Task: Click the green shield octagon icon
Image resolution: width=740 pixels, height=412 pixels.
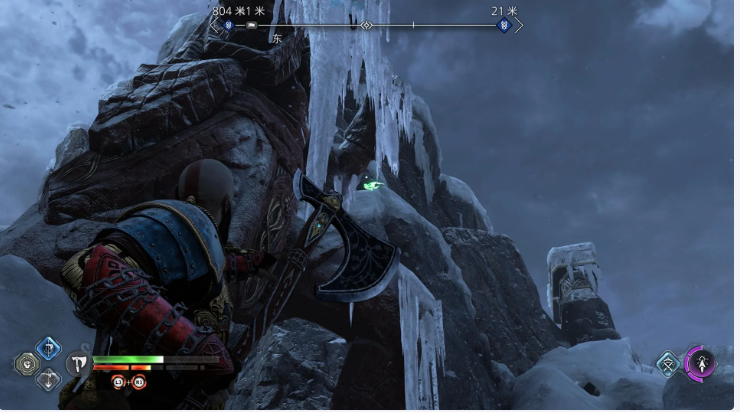Action: pos(27,364)
